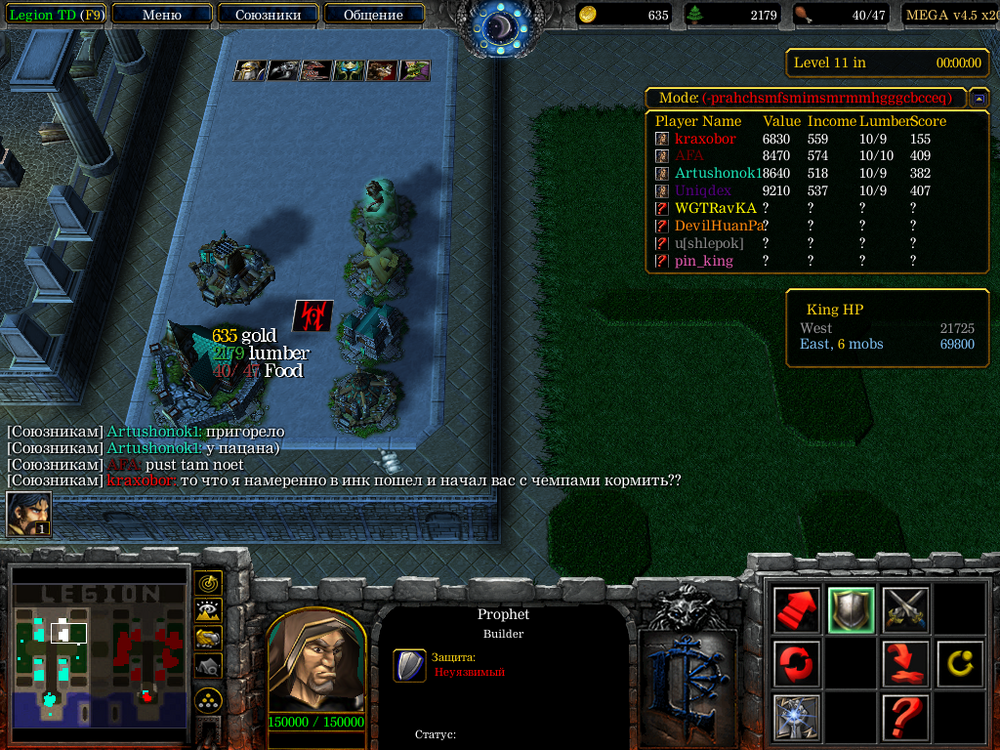Collapse the Mode scoreboard with the arrow
Image resolution: width=1000 pixels, height=750 pixels.
[x=980, y=98]
